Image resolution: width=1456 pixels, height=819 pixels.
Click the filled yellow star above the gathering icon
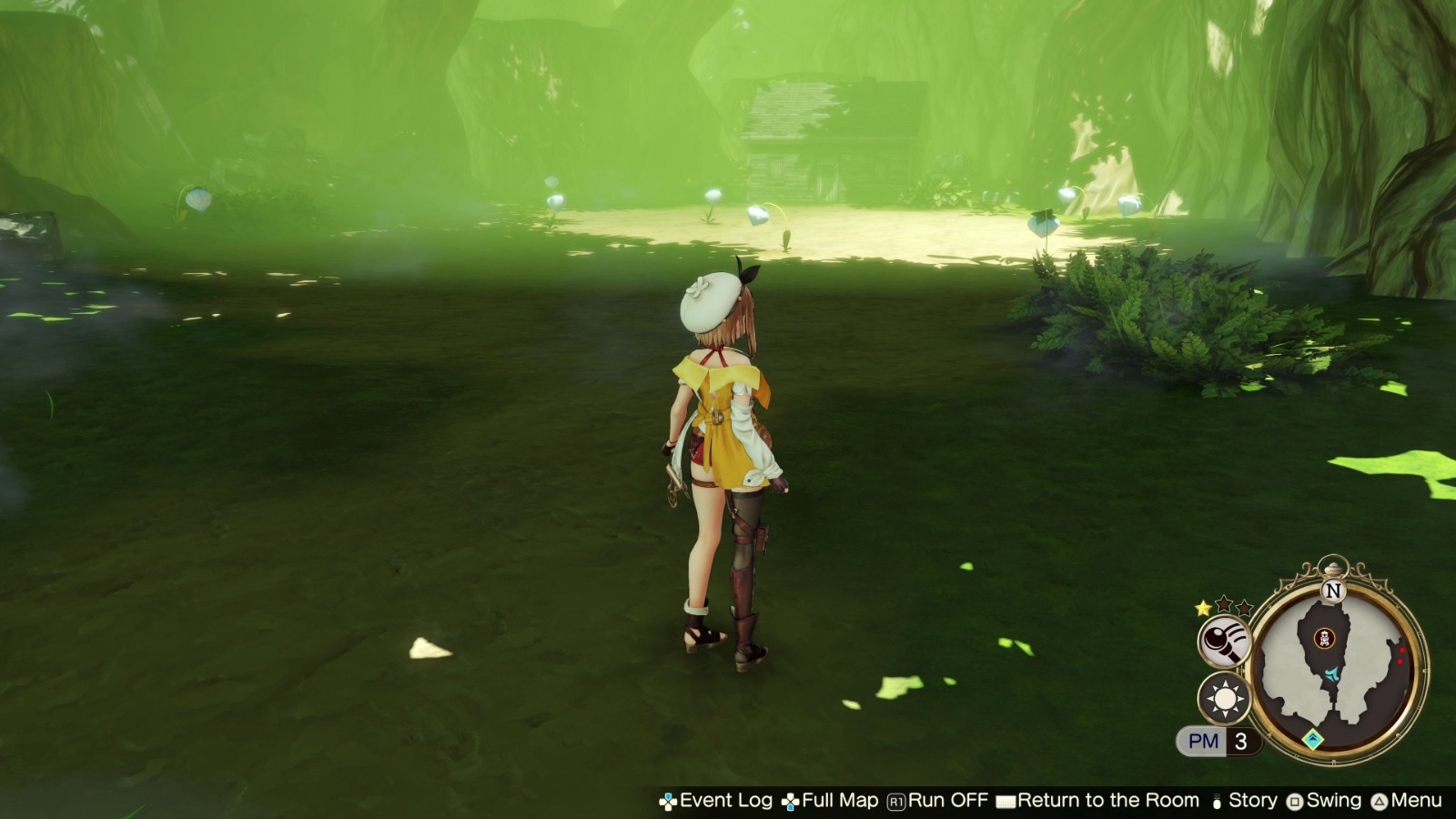(1203, 608)
